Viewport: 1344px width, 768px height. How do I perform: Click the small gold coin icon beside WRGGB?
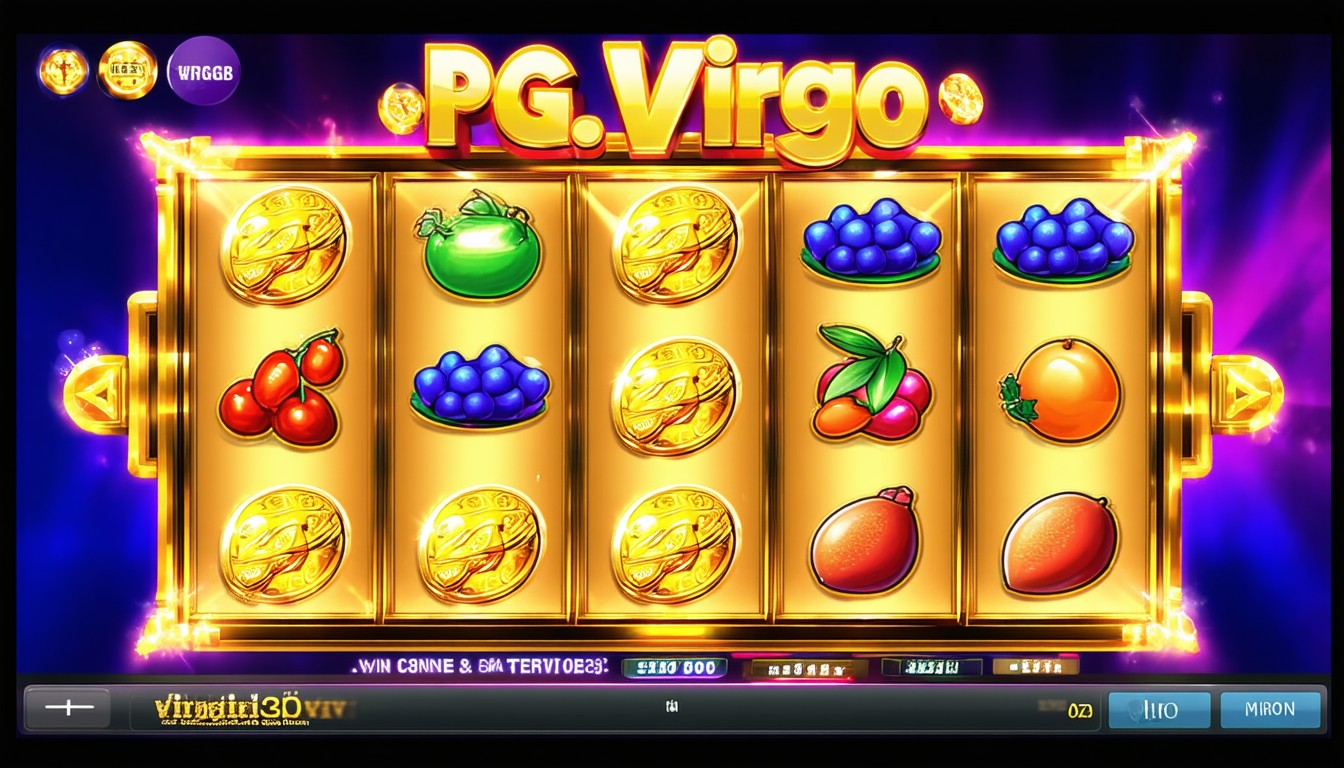[x=127, y=70]
